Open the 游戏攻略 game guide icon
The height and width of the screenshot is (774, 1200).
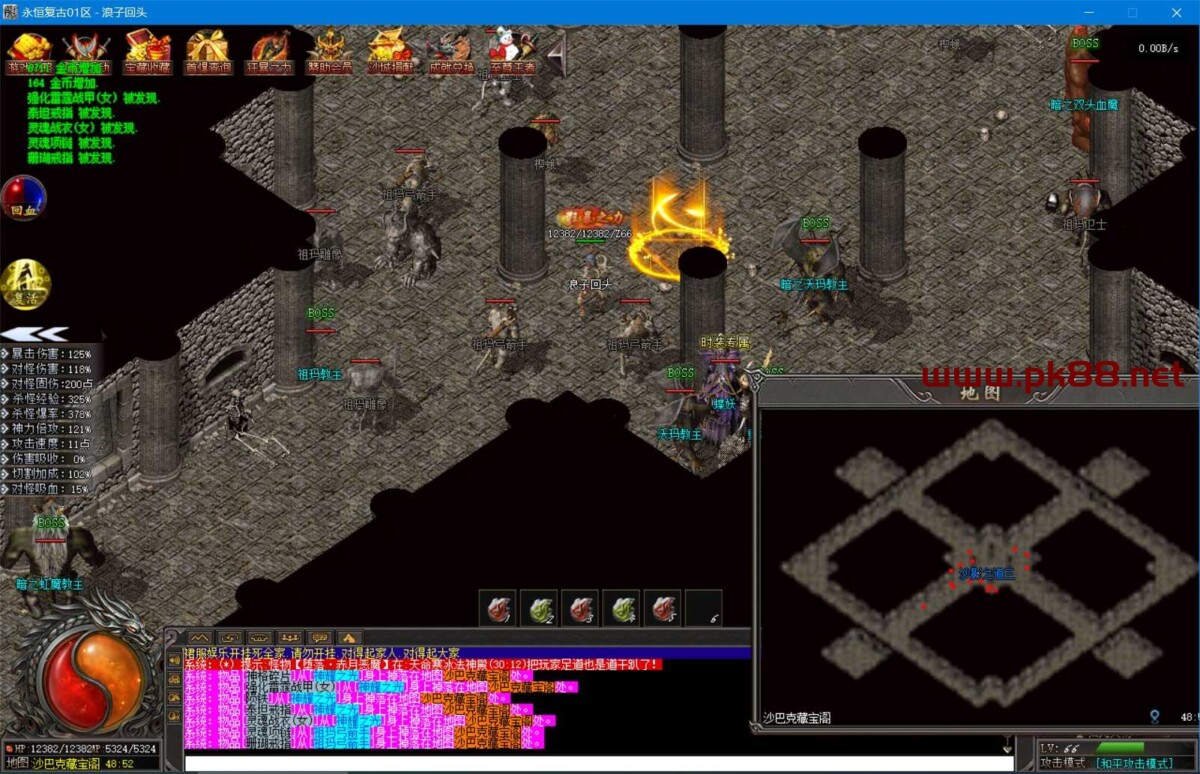pos(28,50)
